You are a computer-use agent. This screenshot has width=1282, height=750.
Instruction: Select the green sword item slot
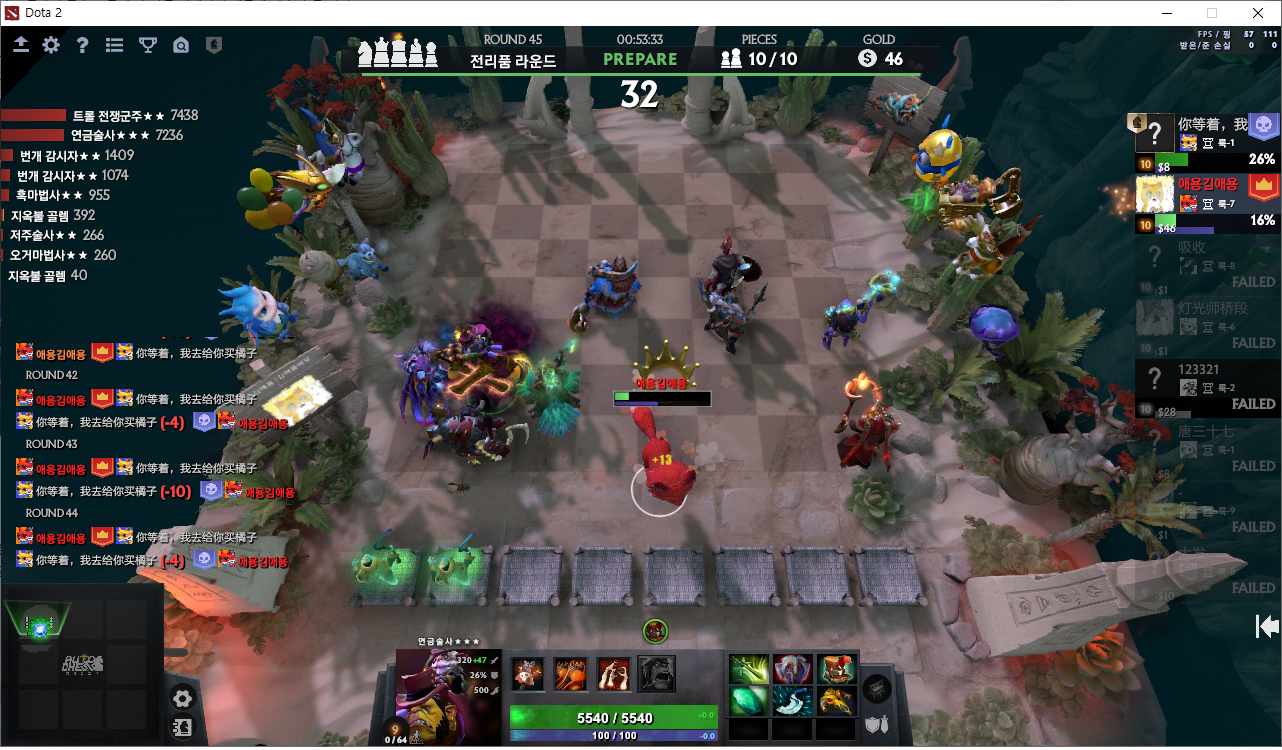(747, 669)
